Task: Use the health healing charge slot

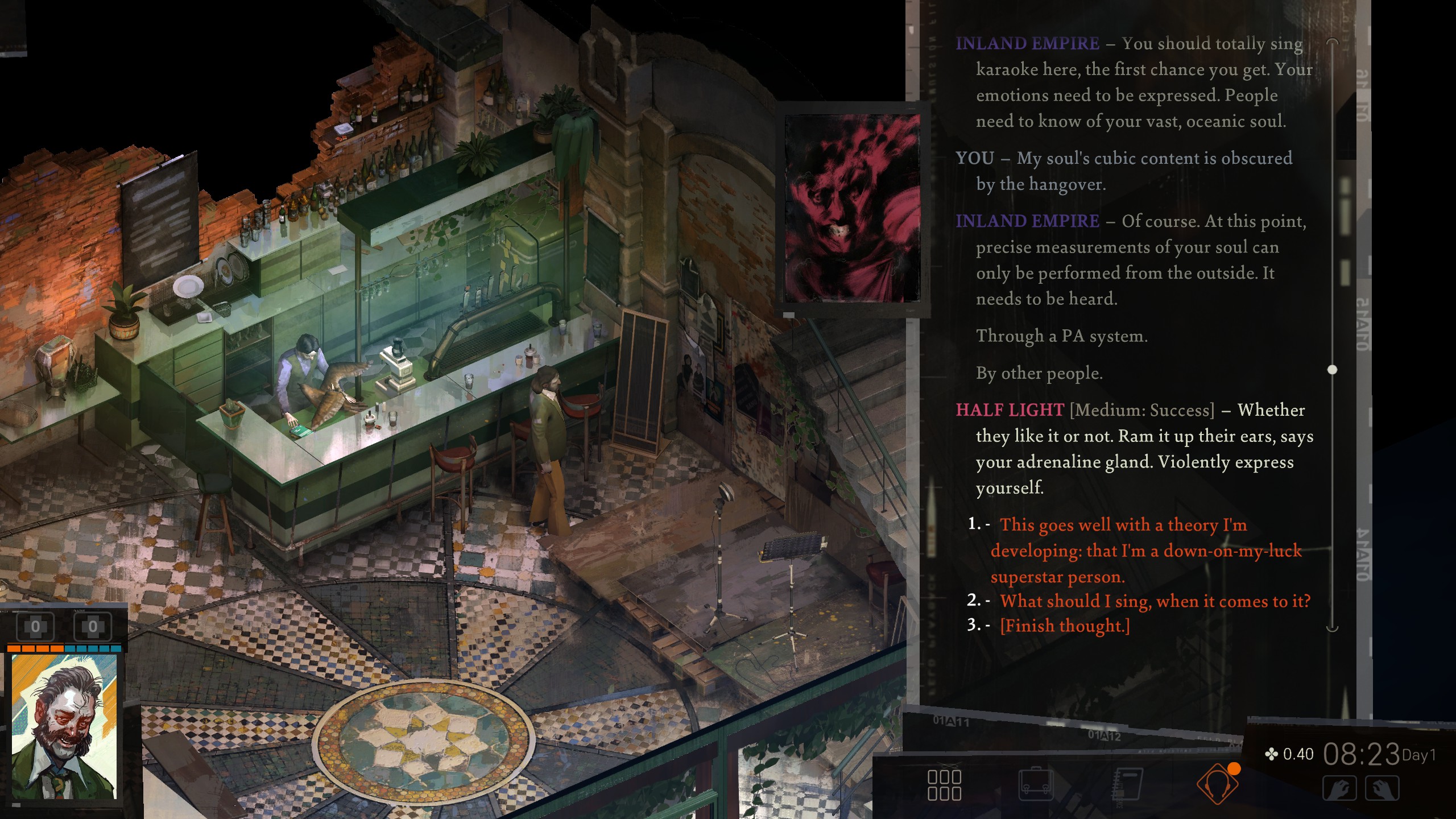Action: coord(35,627)
